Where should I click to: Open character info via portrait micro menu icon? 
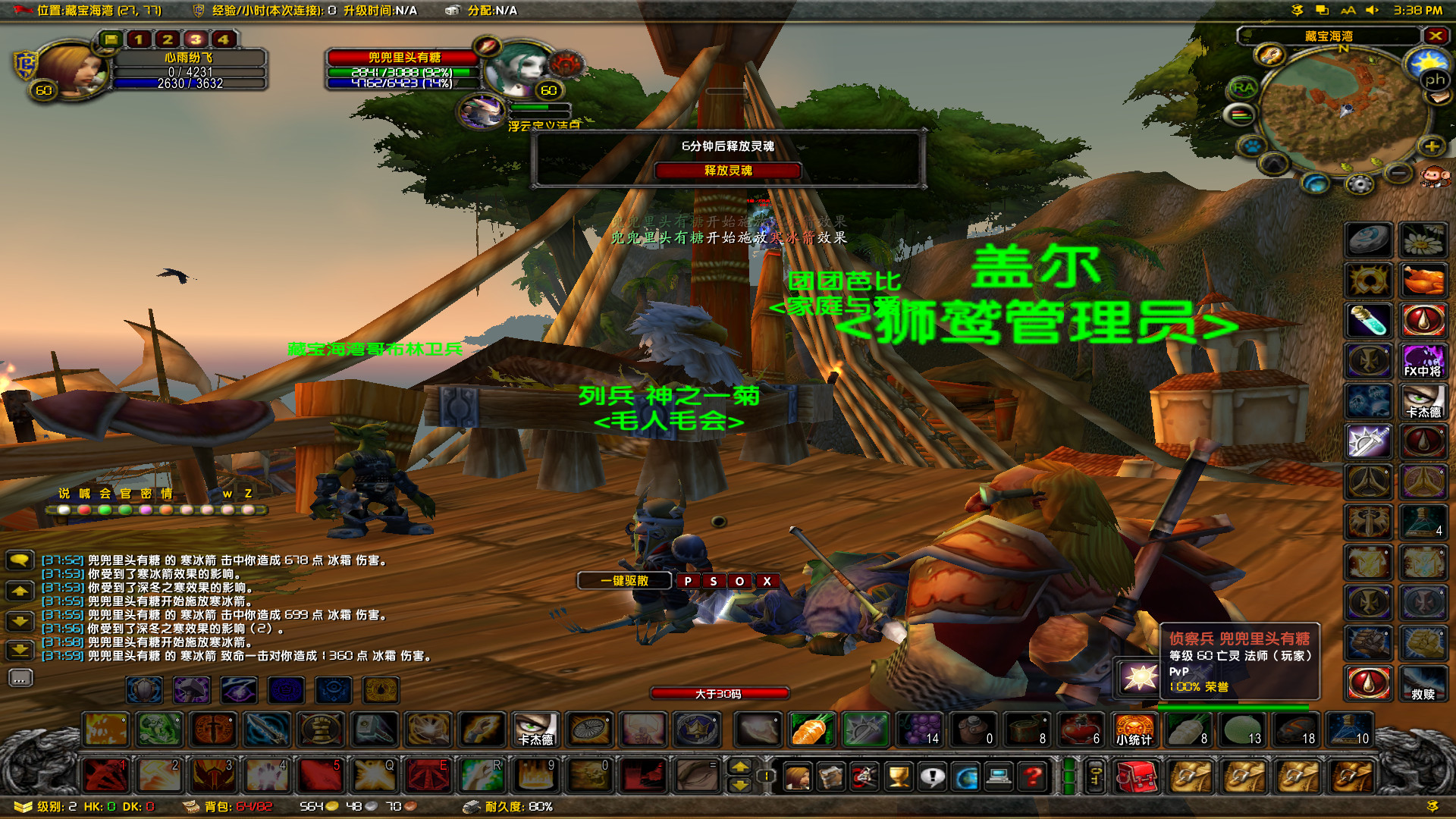(797, 776)
